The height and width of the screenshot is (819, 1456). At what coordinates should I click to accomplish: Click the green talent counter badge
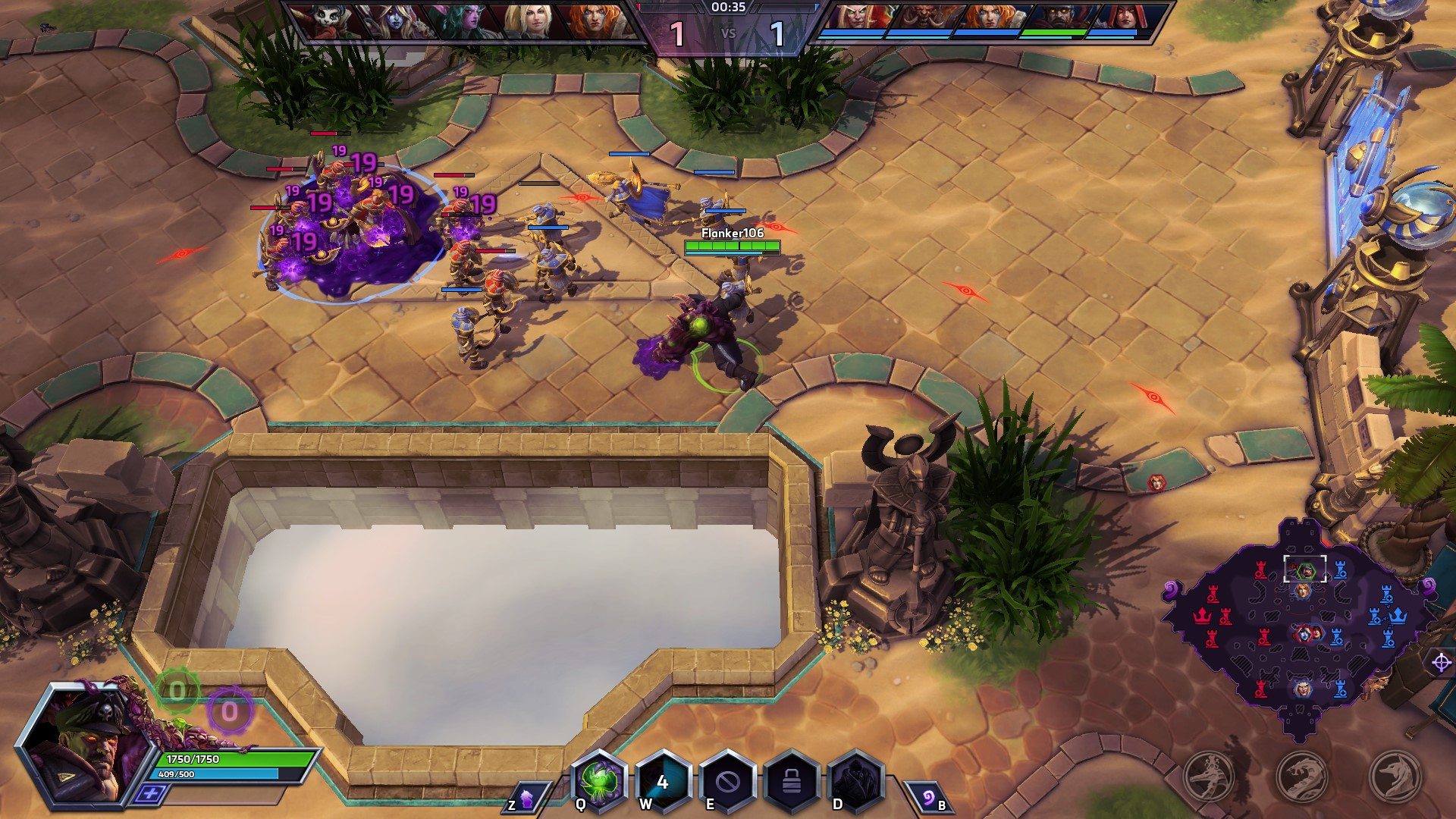(177, 691)
